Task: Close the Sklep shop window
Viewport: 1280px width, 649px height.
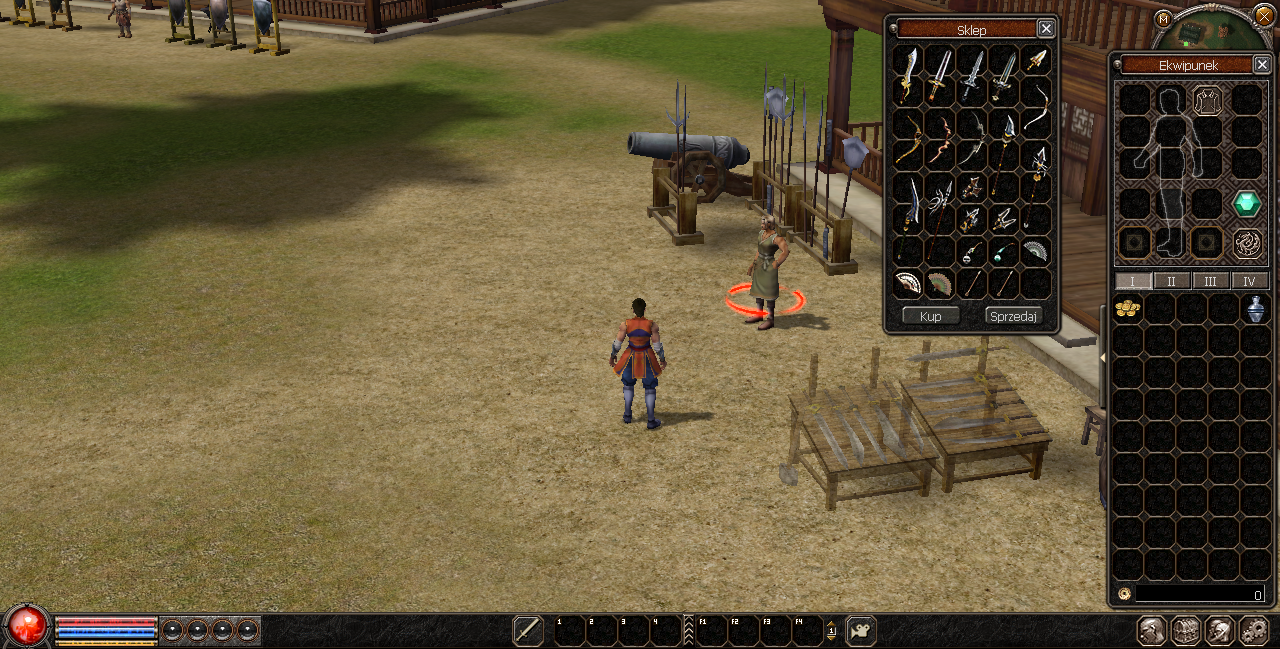Action: (x=1045, y=29)
